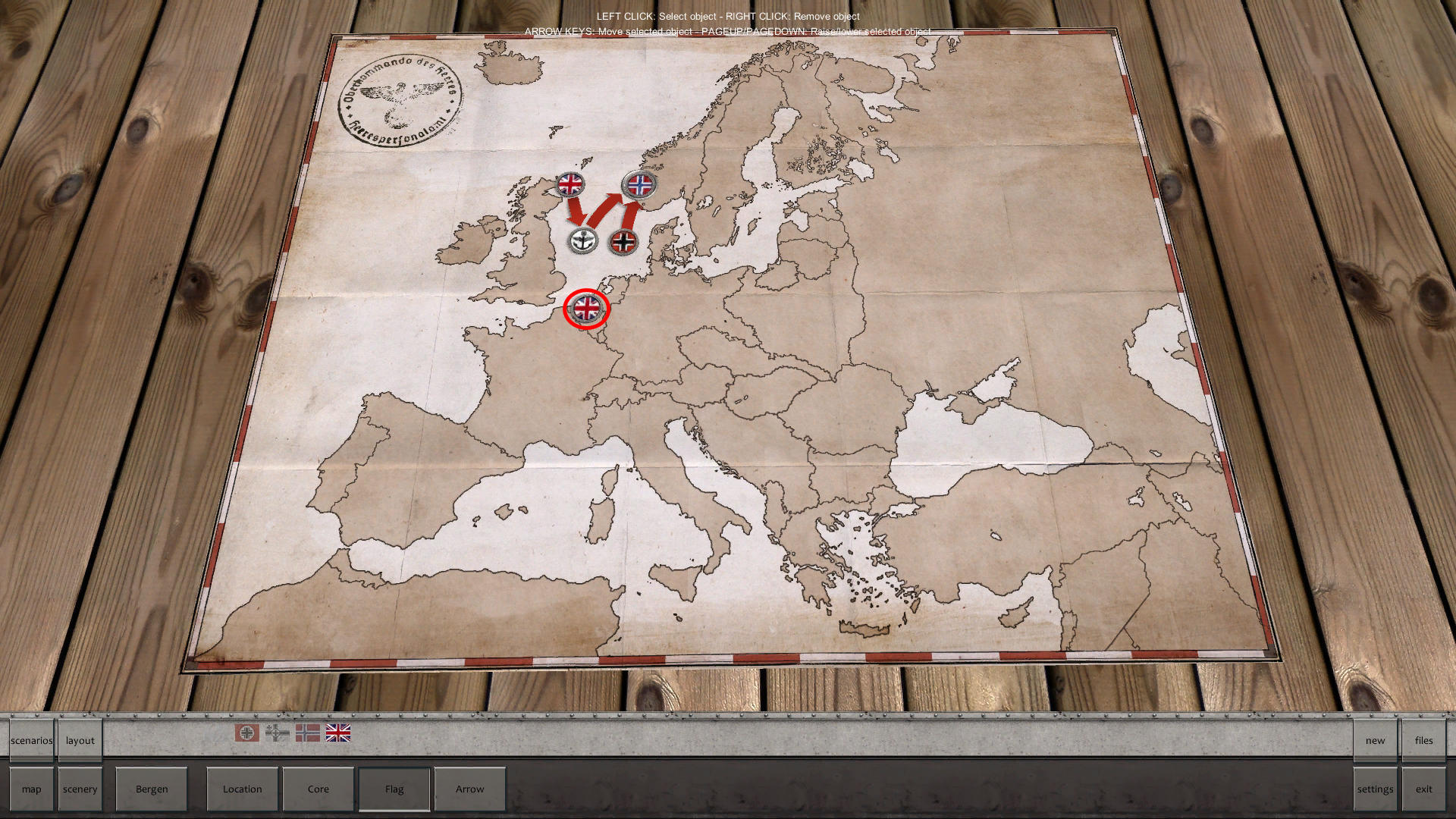Click the circled British flag marker near Belgium

coord(585,309)
